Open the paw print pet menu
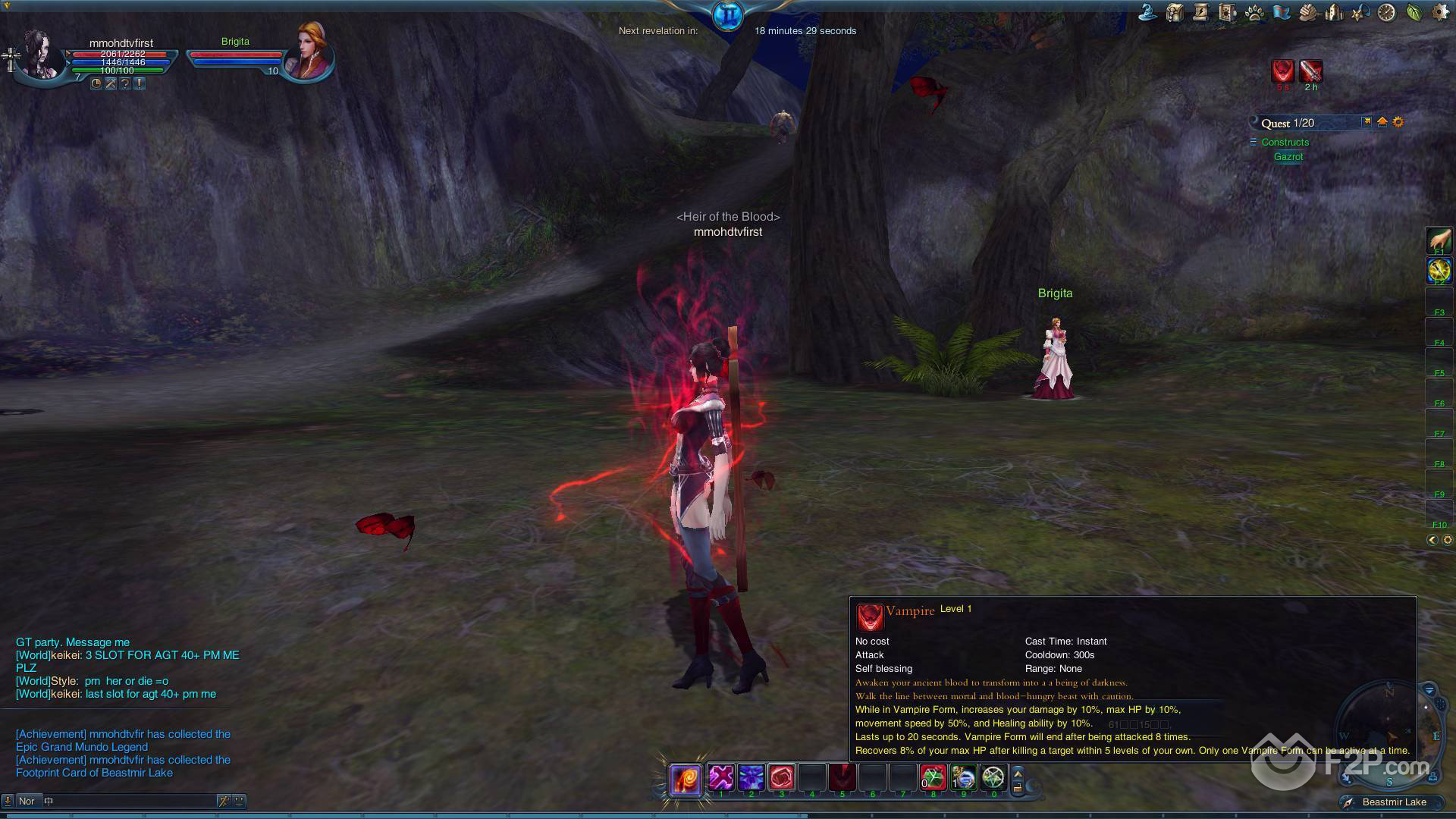Image resolution: width=1456 pixels, height=819 pixels. [x=1254, y=12]
